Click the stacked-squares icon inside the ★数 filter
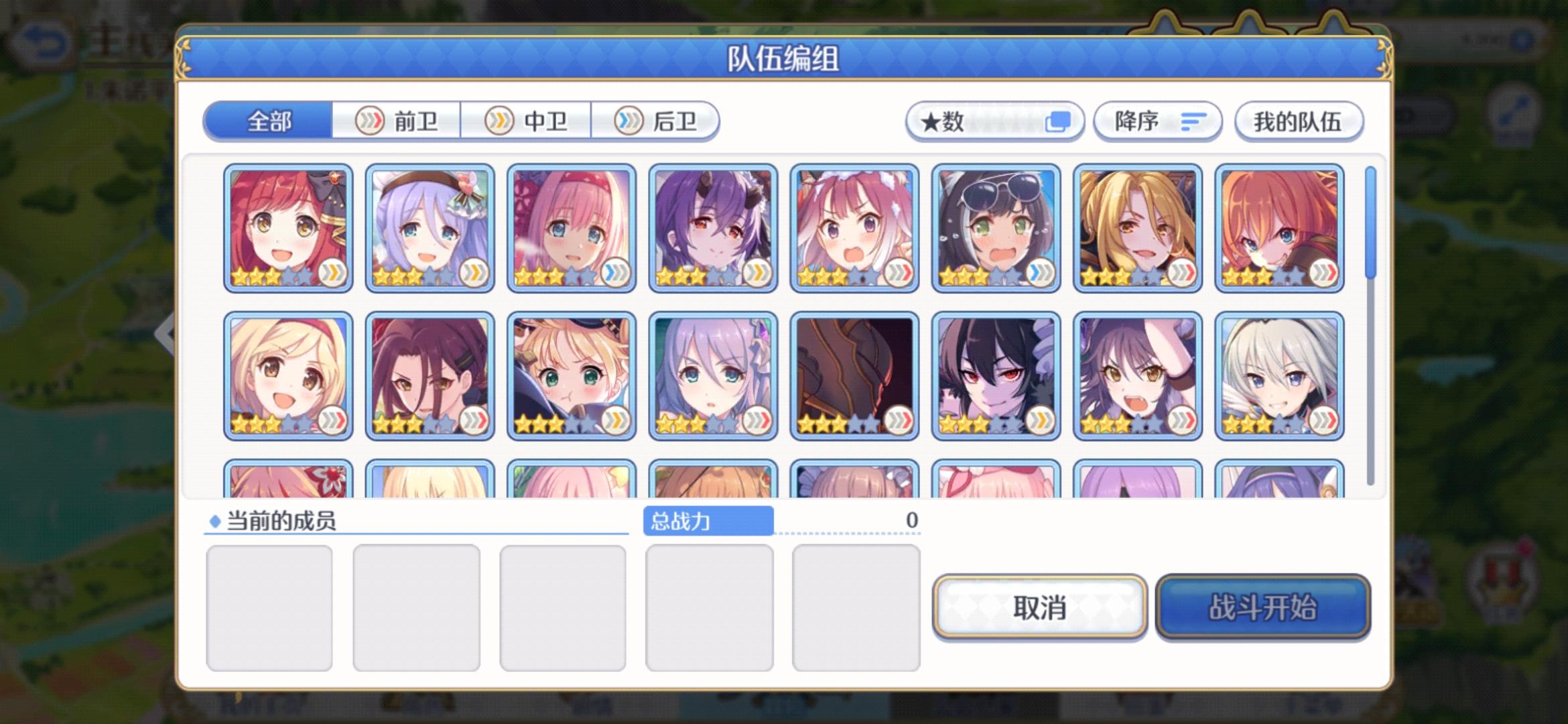Viewport: 1568px width, 724px height. [1059, 121]
